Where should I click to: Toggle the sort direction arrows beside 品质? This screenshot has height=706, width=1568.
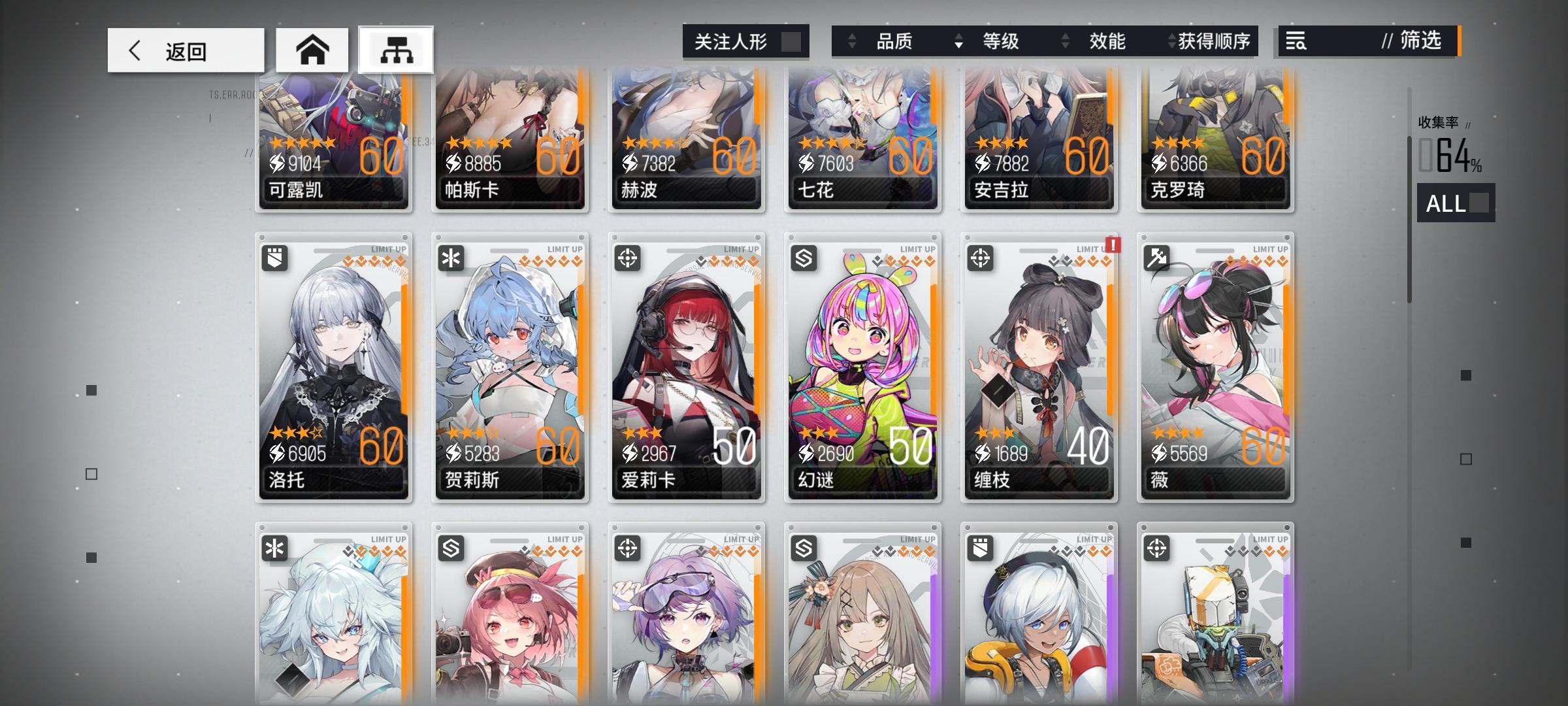851,41
